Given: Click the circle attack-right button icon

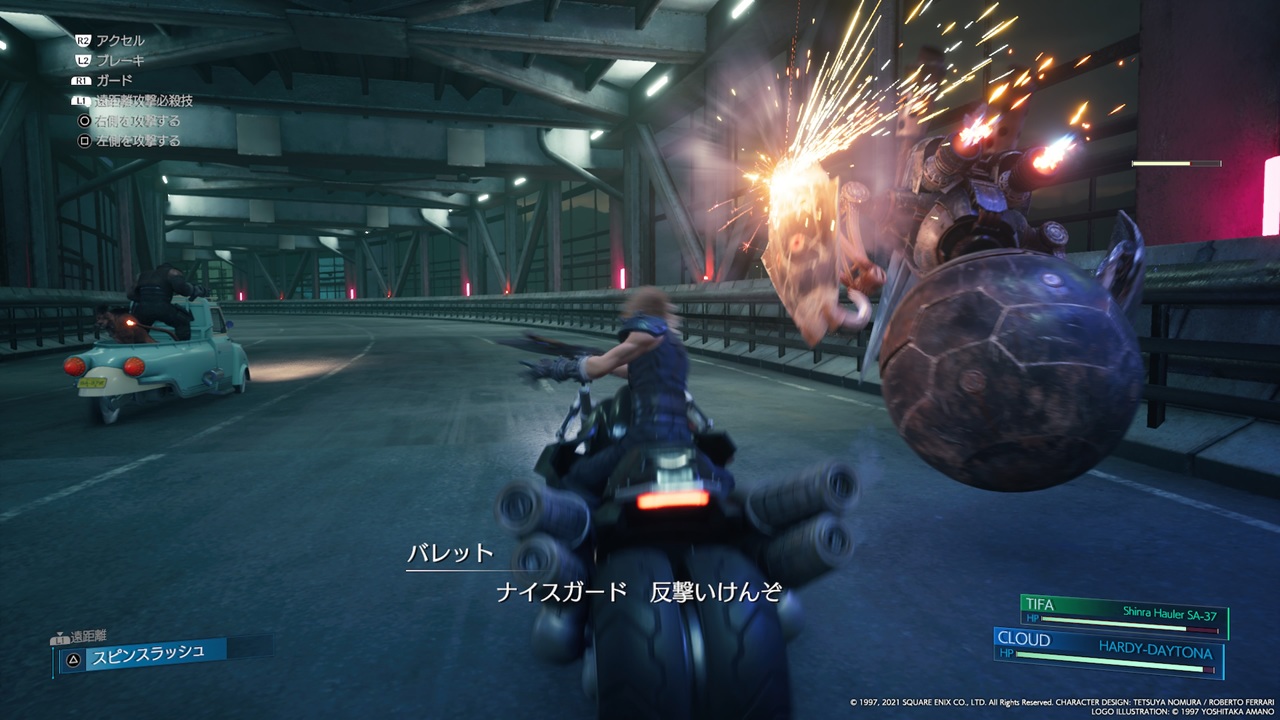Looking at the screenshot, I should coord(85,120).
